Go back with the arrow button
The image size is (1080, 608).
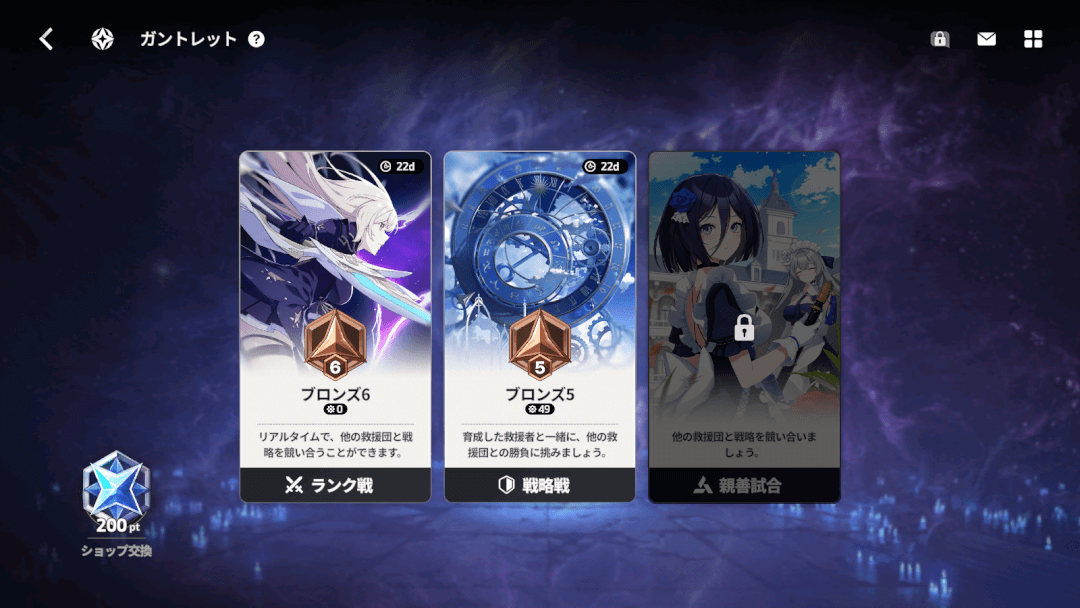click(46, 39)
